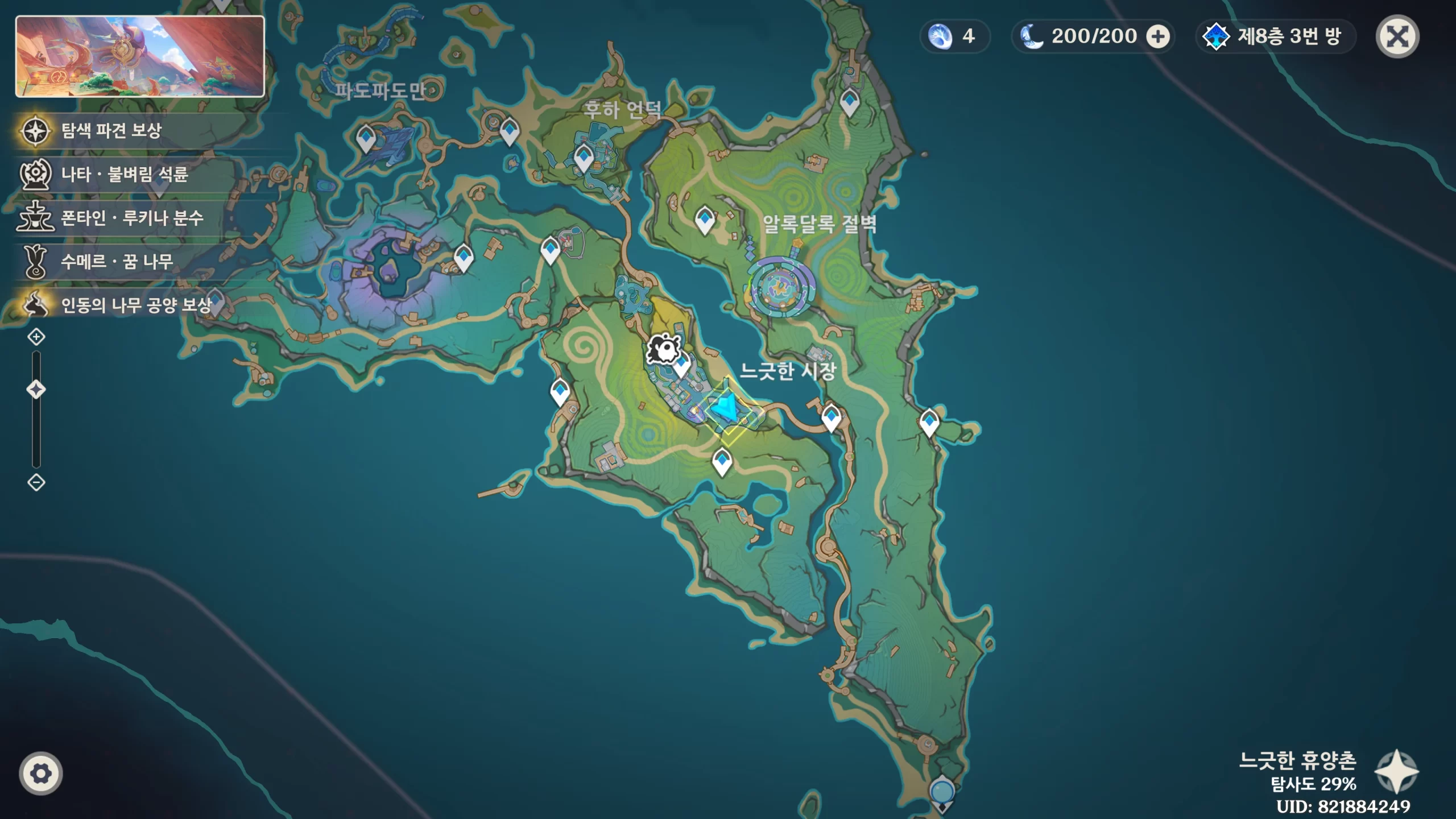Select the waypoint left of 알록달록 절벽

tap(705, 219)
